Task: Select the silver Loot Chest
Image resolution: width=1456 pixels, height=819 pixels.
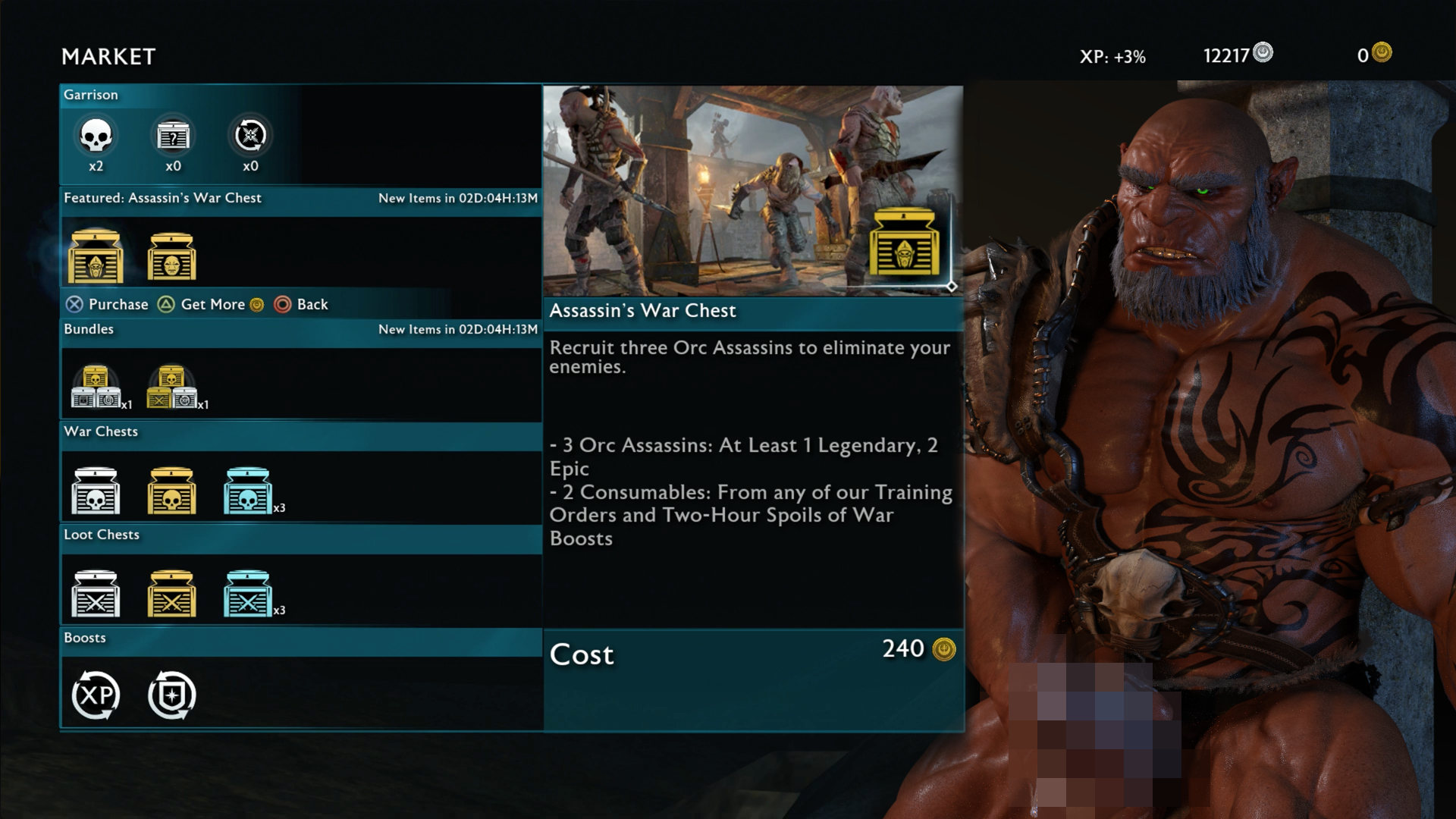Action: 96,594
